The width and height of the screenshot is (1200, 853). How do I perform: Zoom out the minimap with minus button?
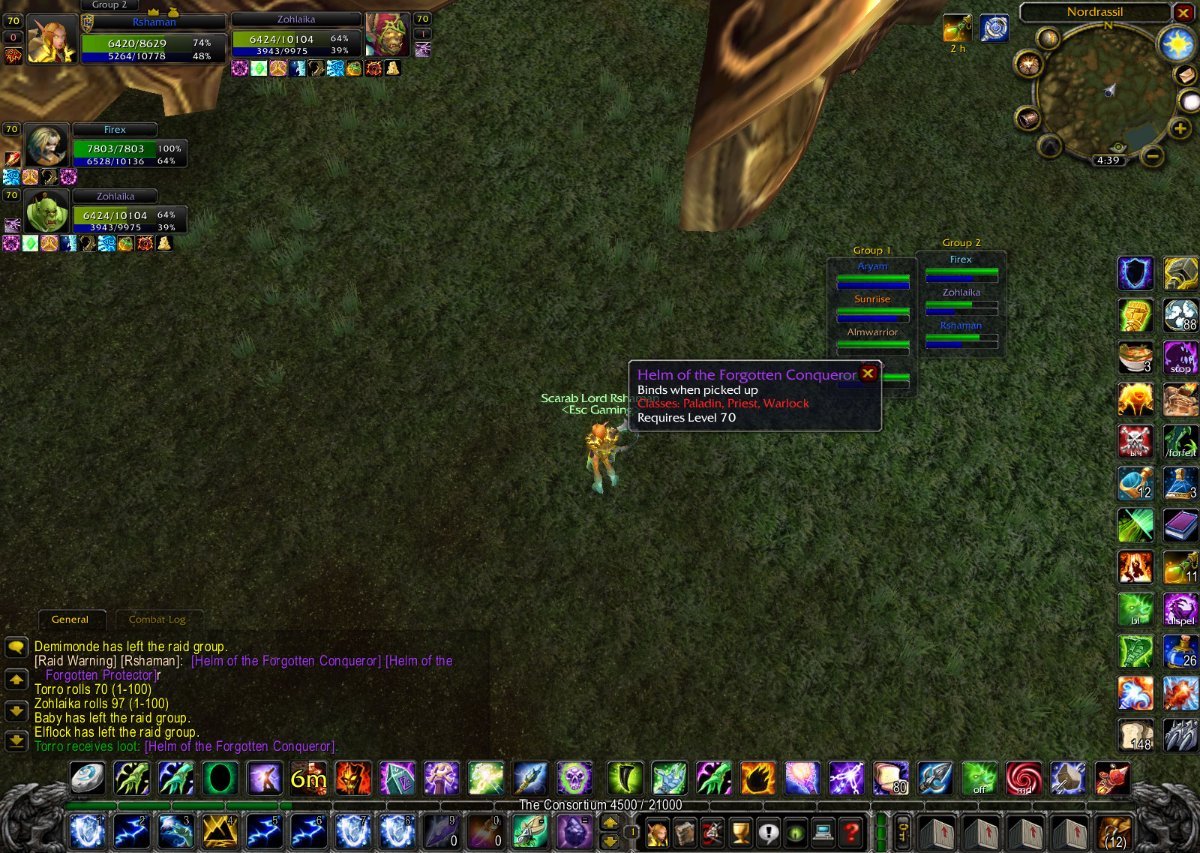click(x=1153, y=156)
